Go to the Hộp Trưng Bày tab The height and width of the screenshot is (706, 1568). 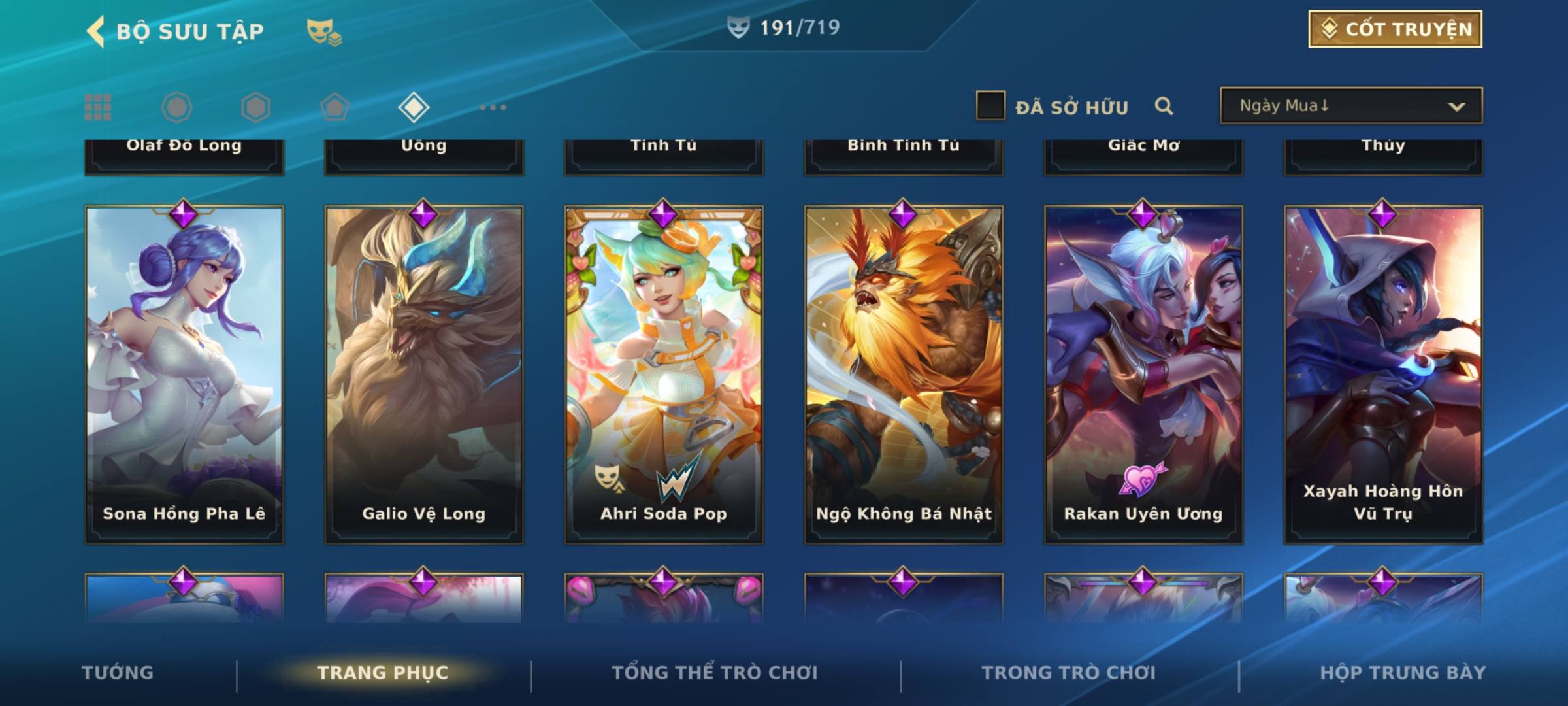(1403, 673)
